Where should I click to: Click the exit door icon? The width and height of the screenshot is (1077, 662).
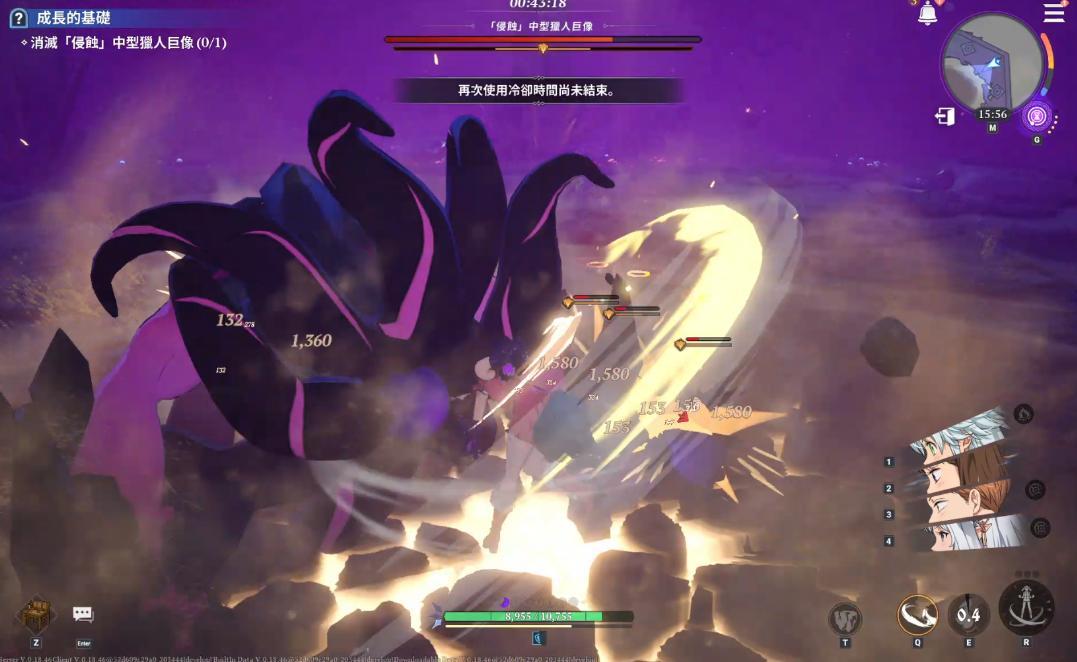[945, 117]
